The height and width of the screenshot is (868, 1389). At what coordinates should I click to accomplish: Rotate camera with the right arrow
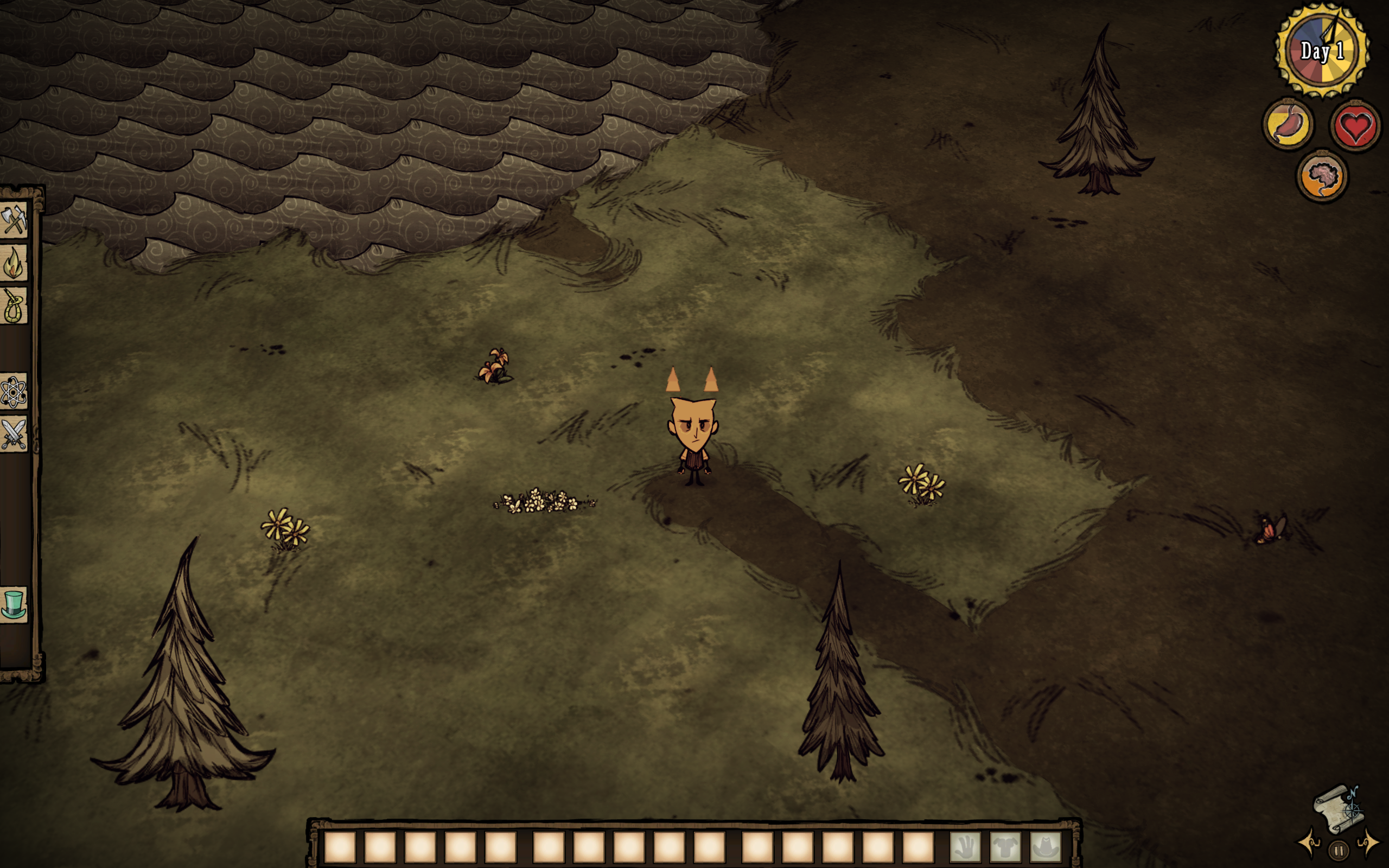(x=1368, y=843)
